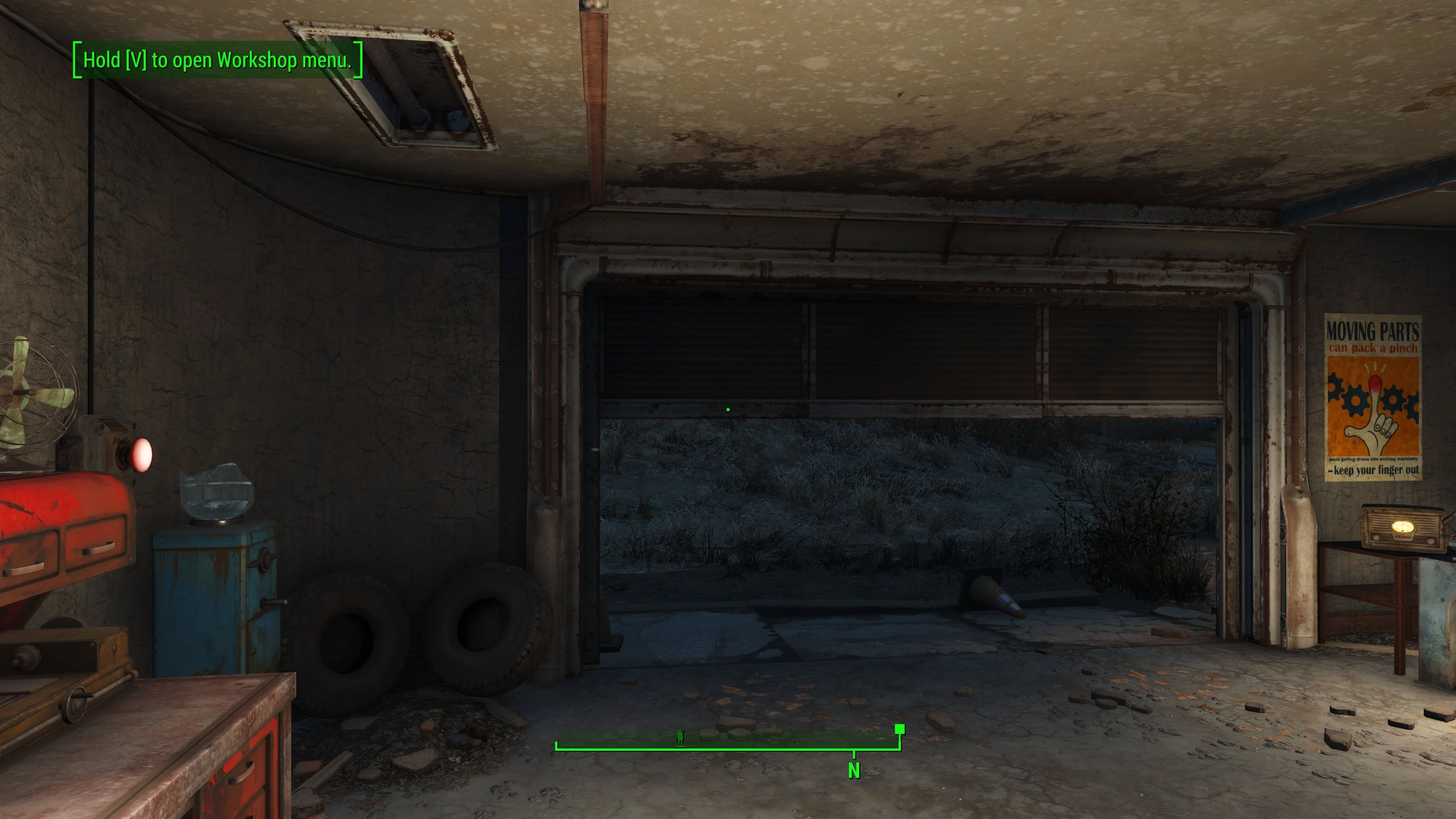Click the N north indicator on the compass
The width and height of the screenshot is (1456, 819).
(x=854, y=770)
